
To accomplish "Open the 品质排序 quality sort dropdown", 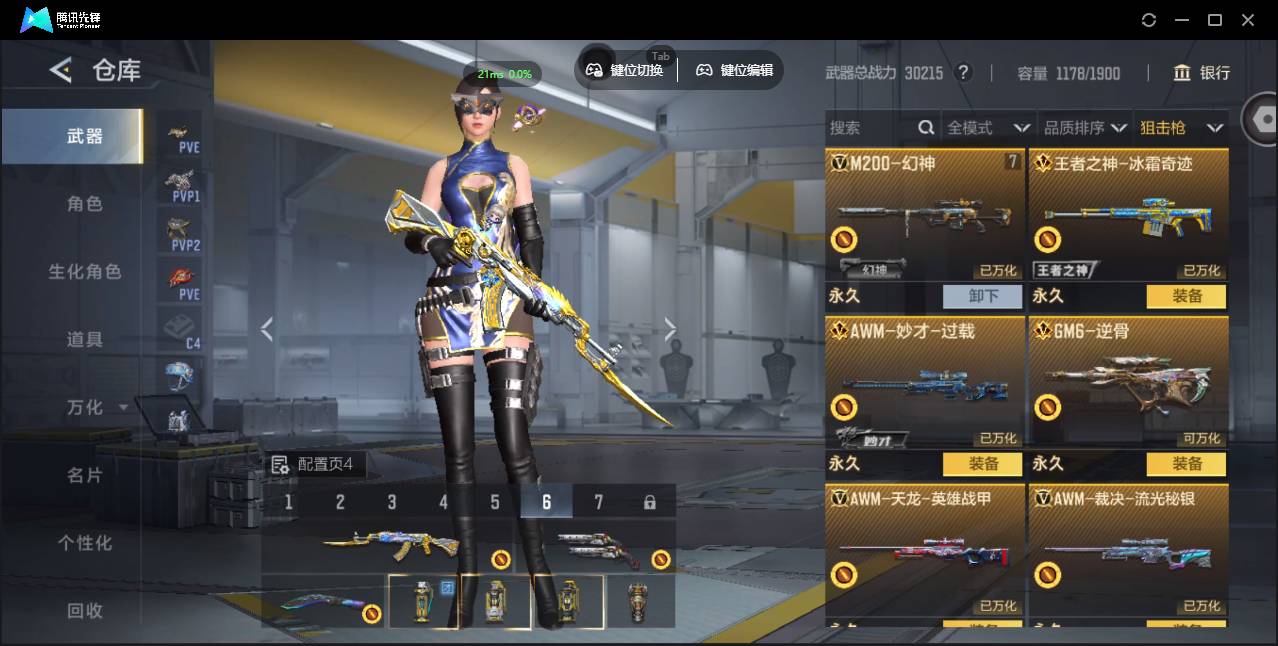I will (x=1084, y=128).
